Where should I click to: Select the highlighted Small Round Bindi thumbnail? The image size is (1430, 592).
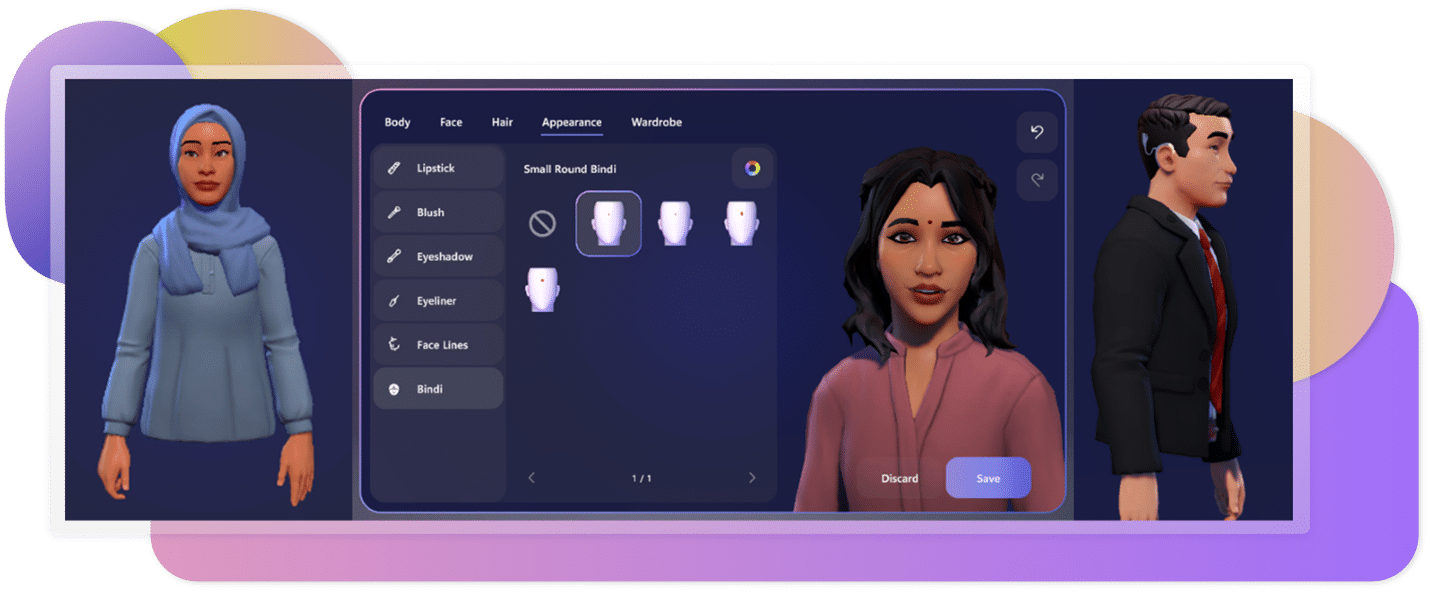tap(608, 223)
